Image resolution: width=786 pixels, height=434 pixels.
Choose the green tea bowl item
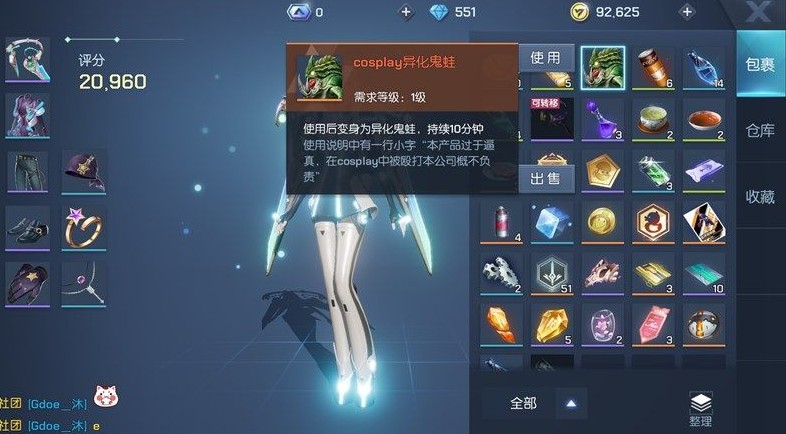click(654, 120)
